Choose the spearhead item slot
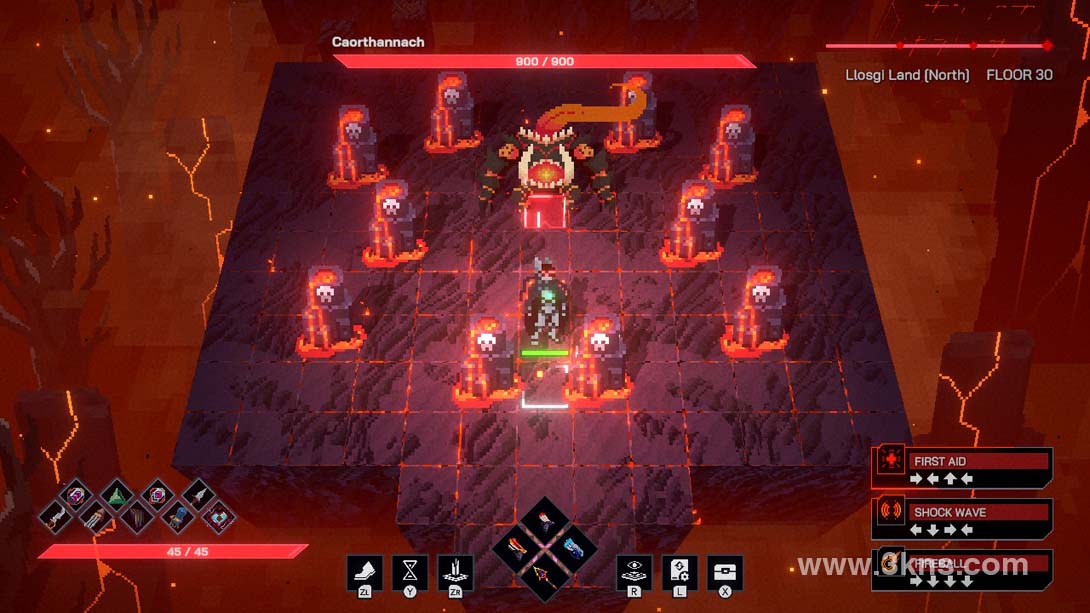Image resolution: width=1090 pixels, height=613 pixels. 197,494
